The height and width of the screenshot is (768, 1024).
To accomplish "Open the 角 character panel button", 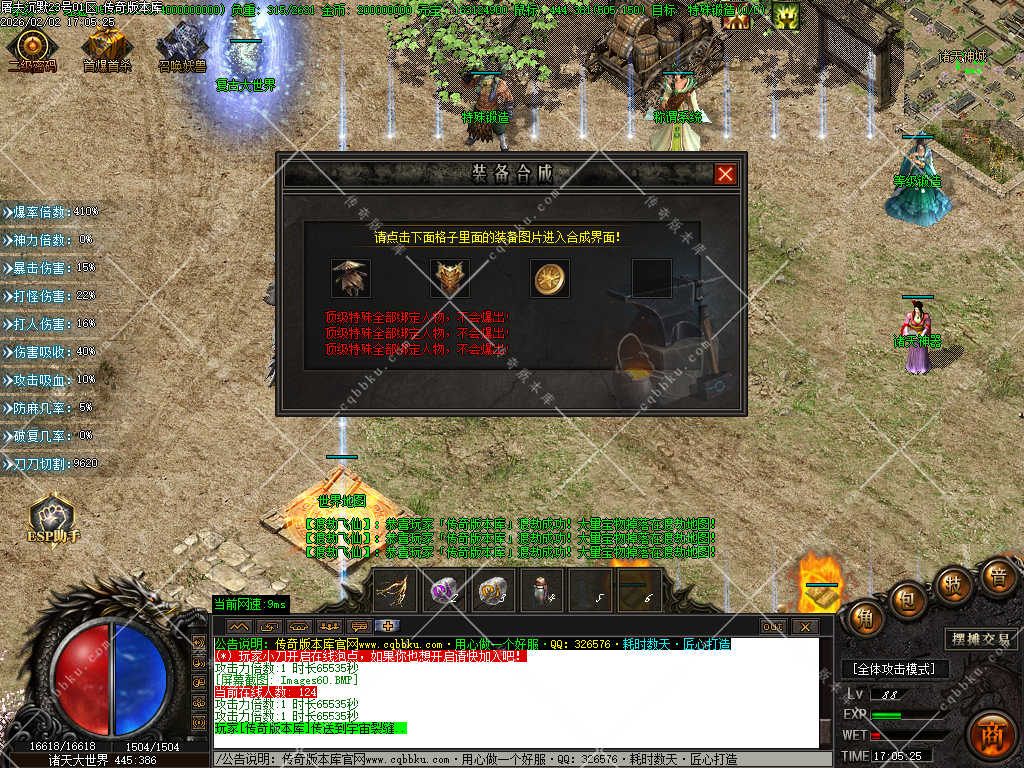I will point(865,618).
